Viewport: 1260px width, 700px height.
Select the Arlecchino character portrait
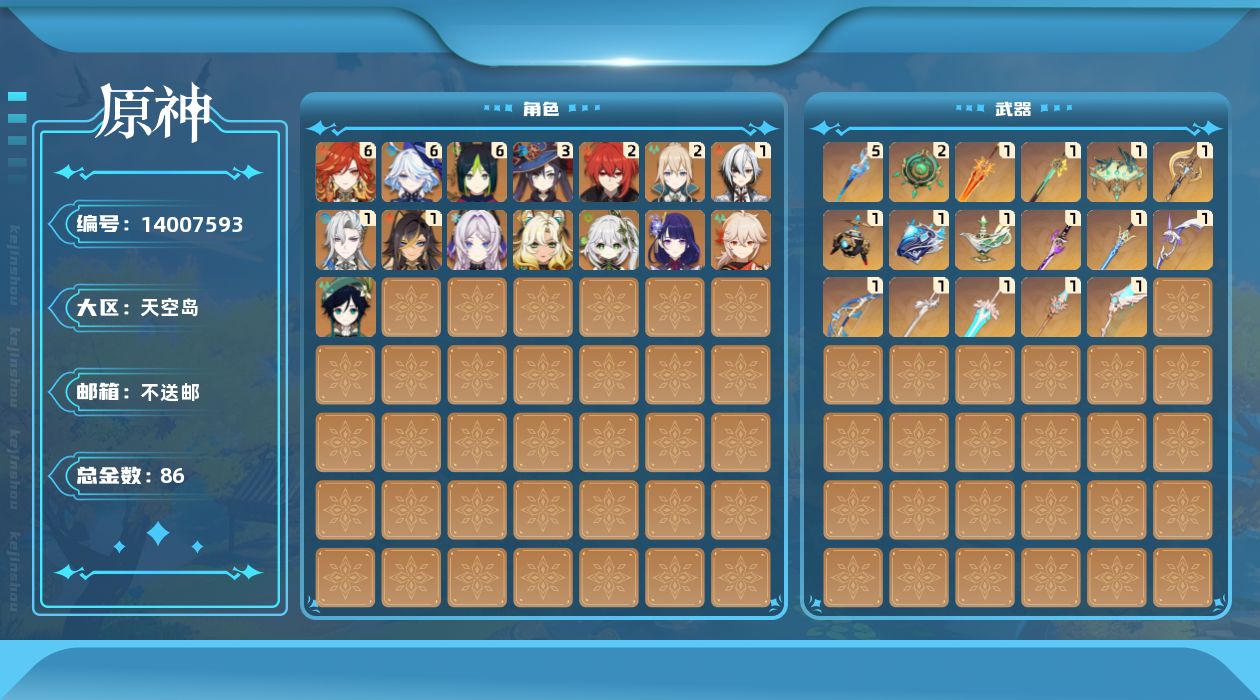[x=741, y=172]
